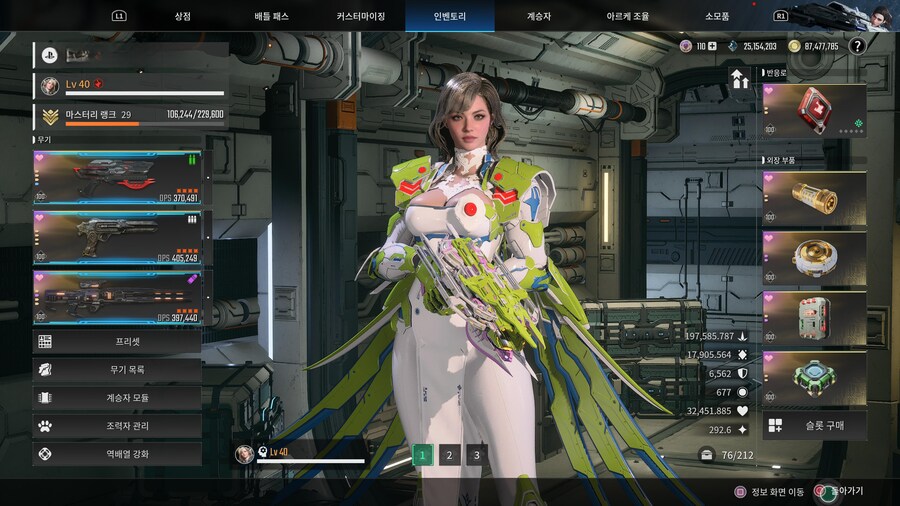The width and height of the screenshot is (900, 506).
Task: Click the 슬롯 구매 button
Action: (x=814, y=426)
